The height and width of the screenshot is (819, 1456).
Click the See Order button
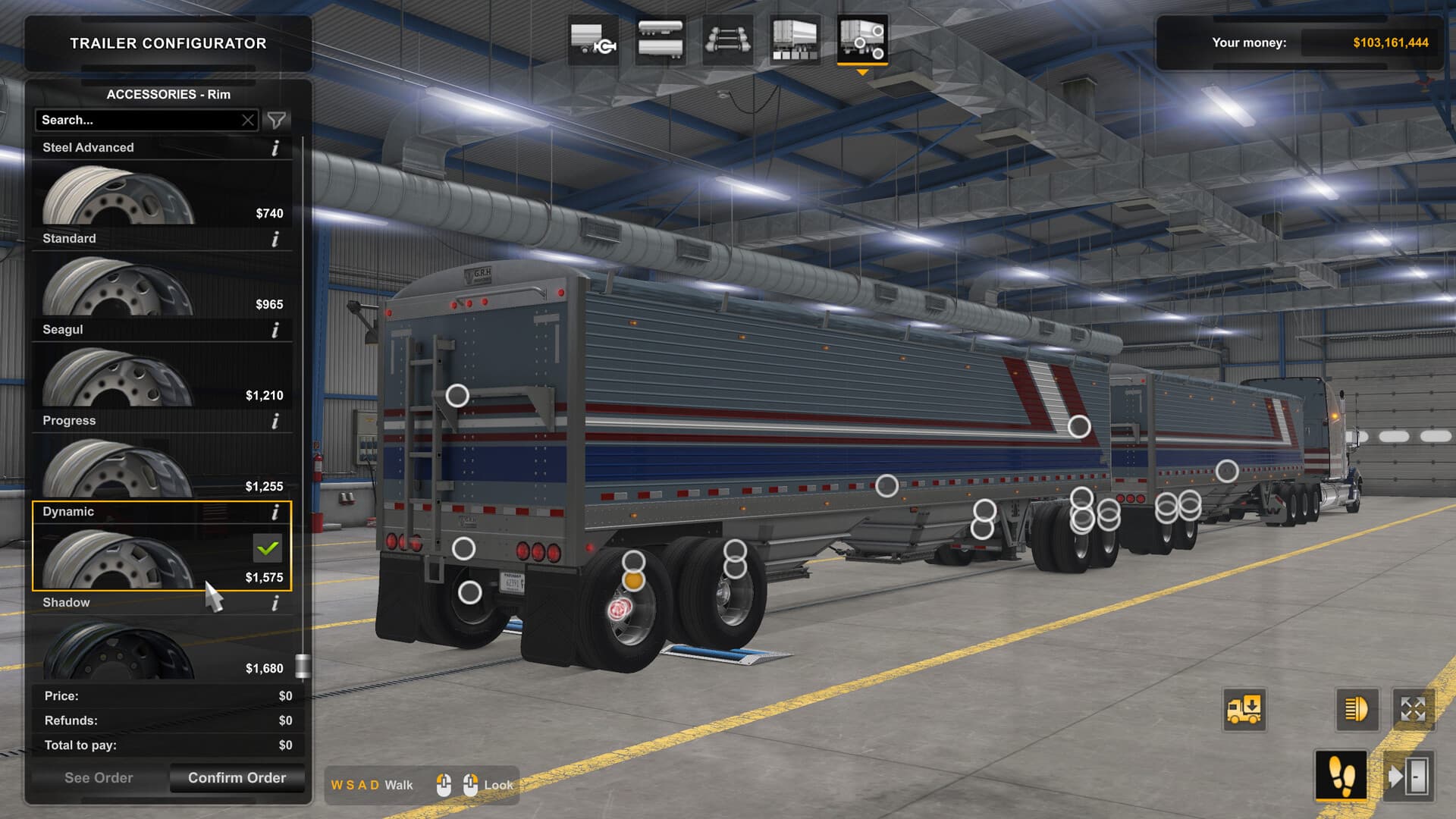pyautogui.click(x=99, y=777)
